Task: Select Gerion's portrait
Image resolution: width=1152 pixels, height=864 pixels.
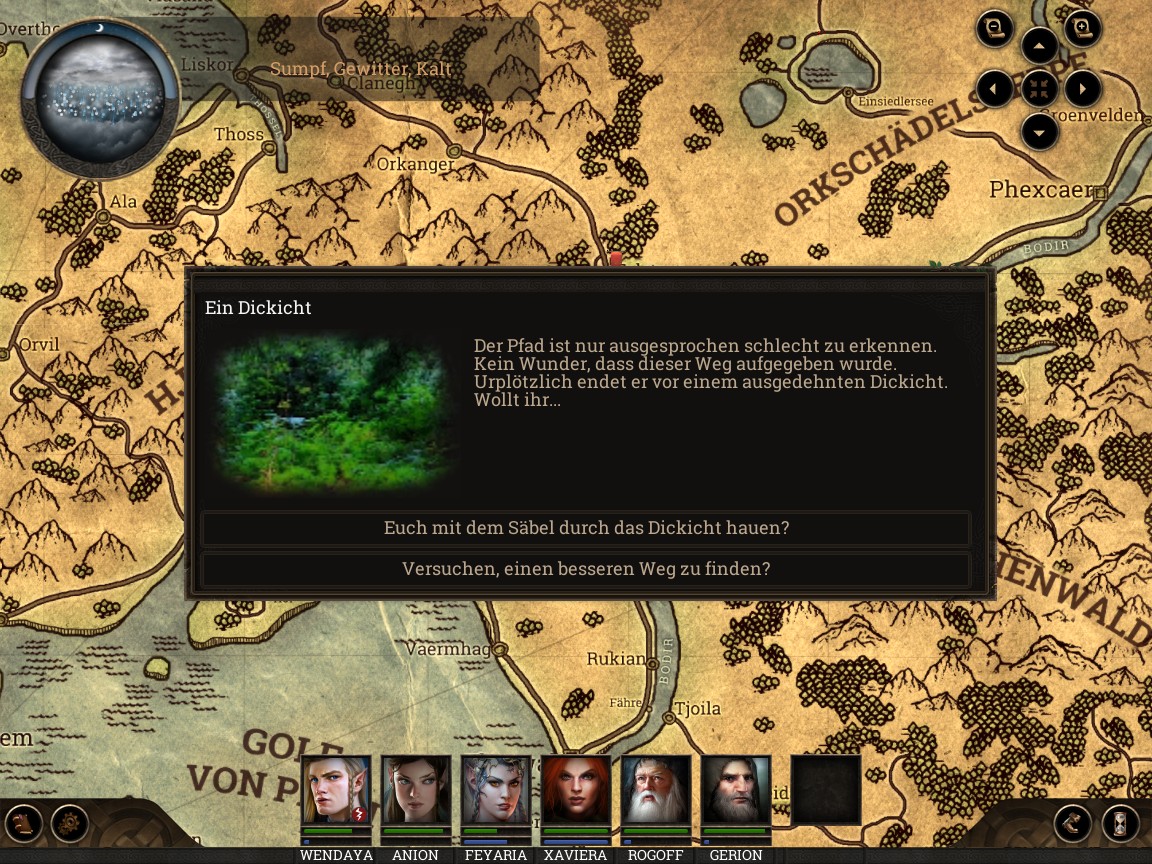Action: point(736,790)
